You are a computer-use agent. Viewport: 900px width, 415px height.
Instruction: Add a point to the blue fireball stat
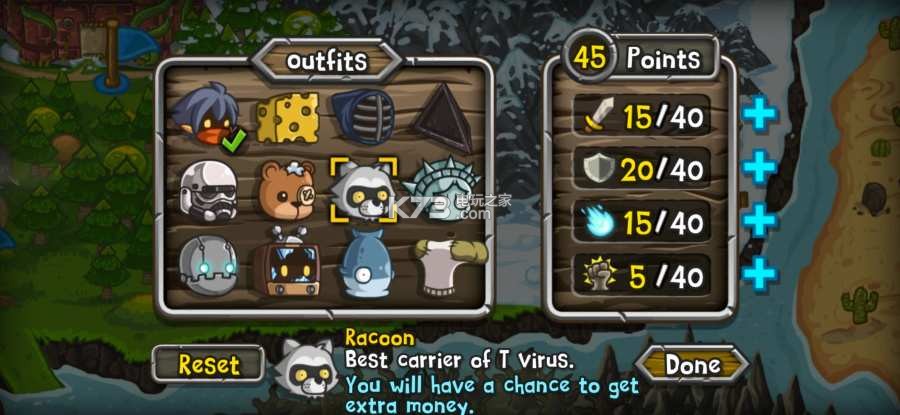pyautogui.click(x=760, y=220)
